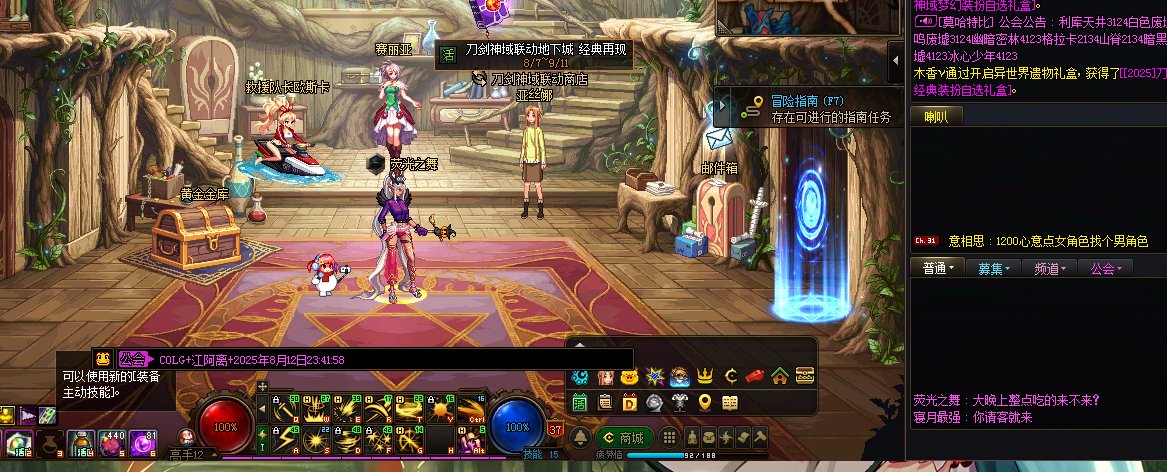Screen dimensions: 1167x472
Task: Switch chat to the 募集 tab
Action: 994,268
